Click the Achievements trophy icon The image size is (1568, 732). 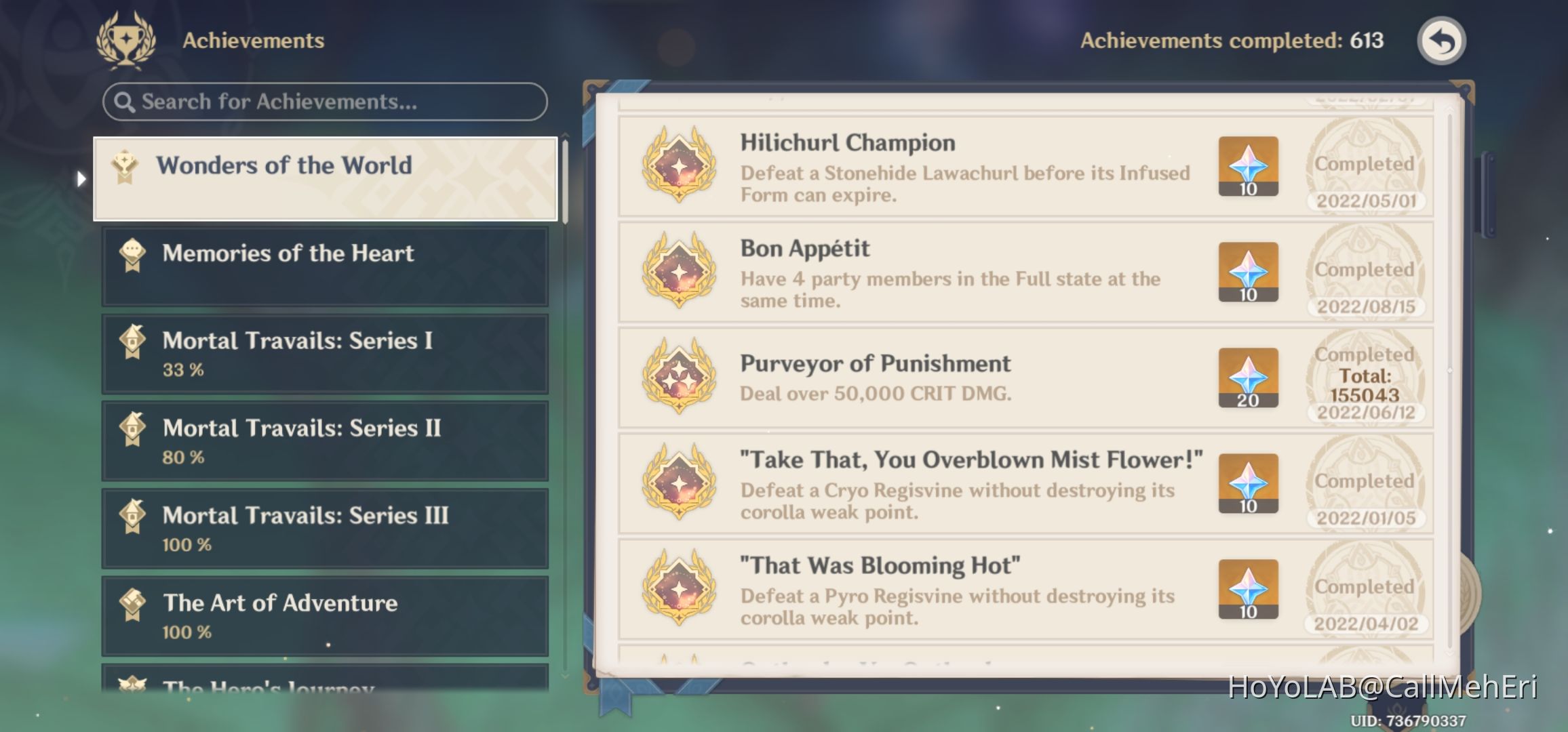[x=126, y=39]
